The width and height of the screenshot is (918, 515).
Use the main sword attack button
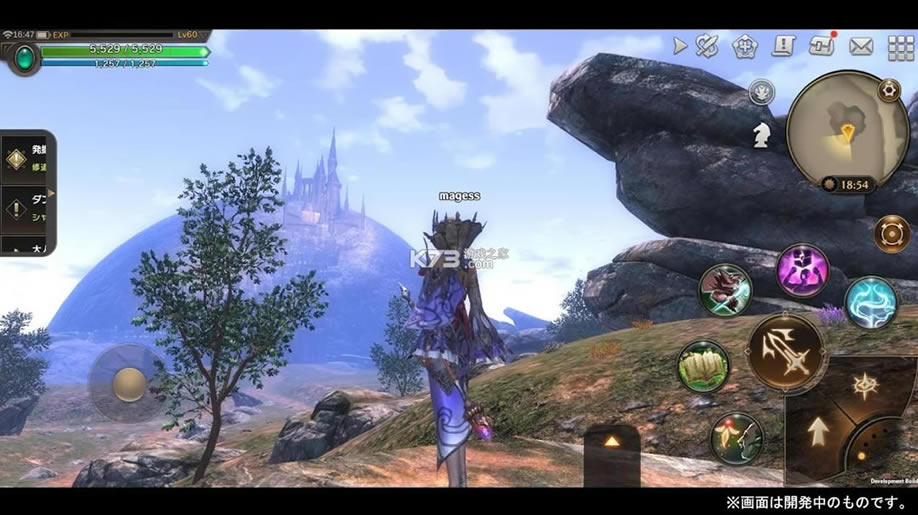pos(786,352)
